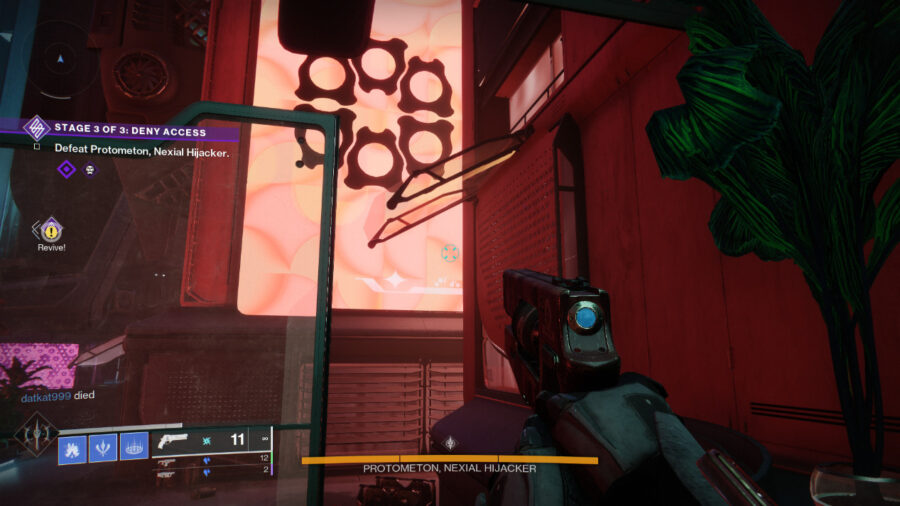Screen dimensions: 900x506
Task: Activate the class ability rift icon
Action: click(134, 445)
